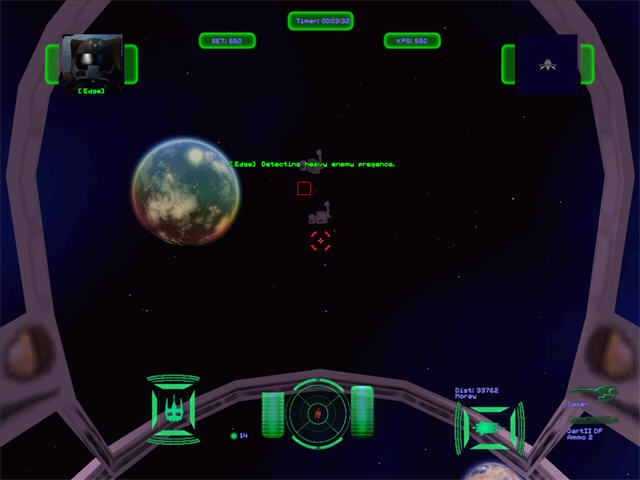This screenshot has height=480, width=640.
Task: Click the circular radar scope
Action: pos(317,412)
